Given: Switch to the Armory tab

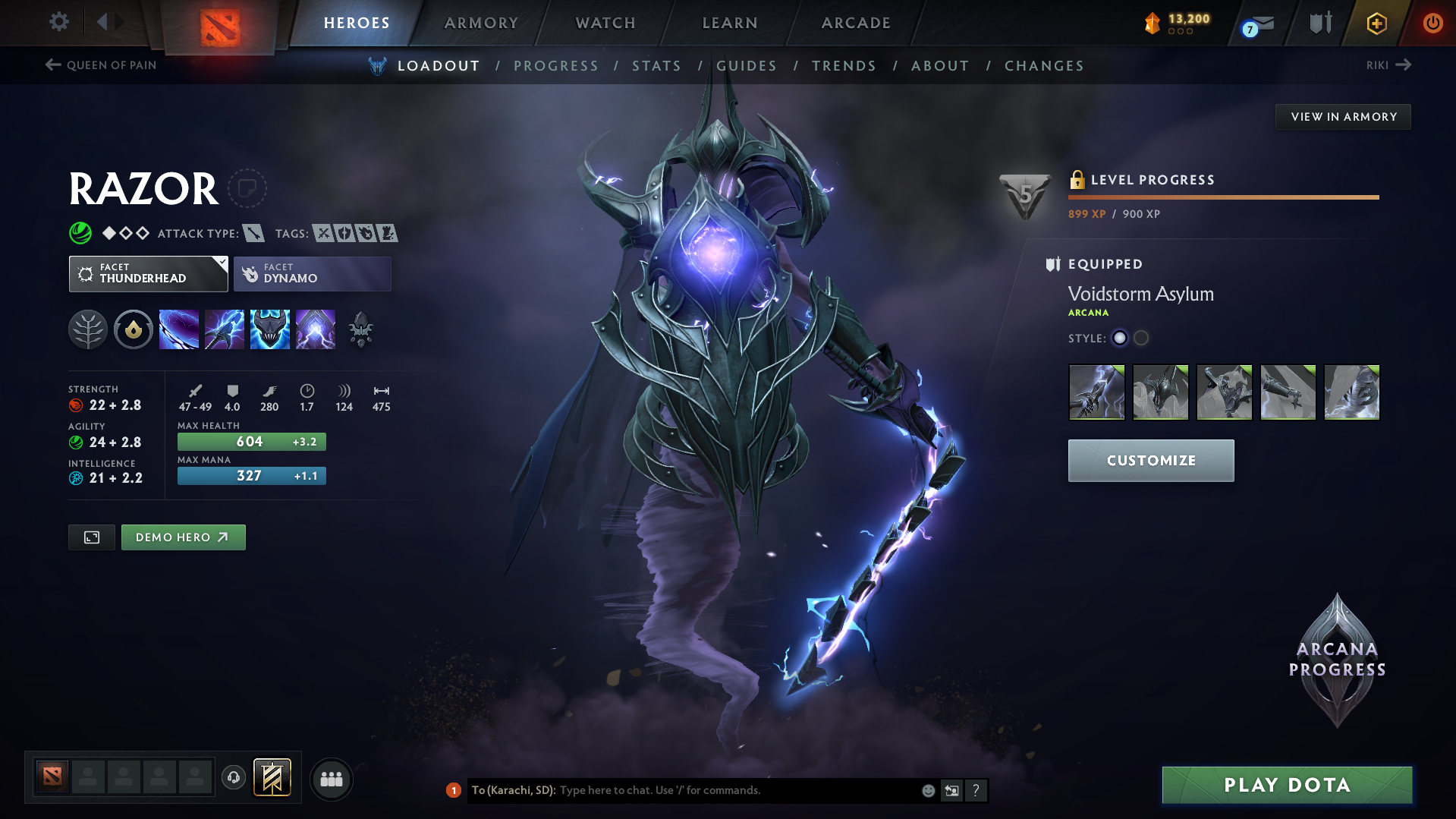Looking at the screenshot, I should tap(481, 23).
